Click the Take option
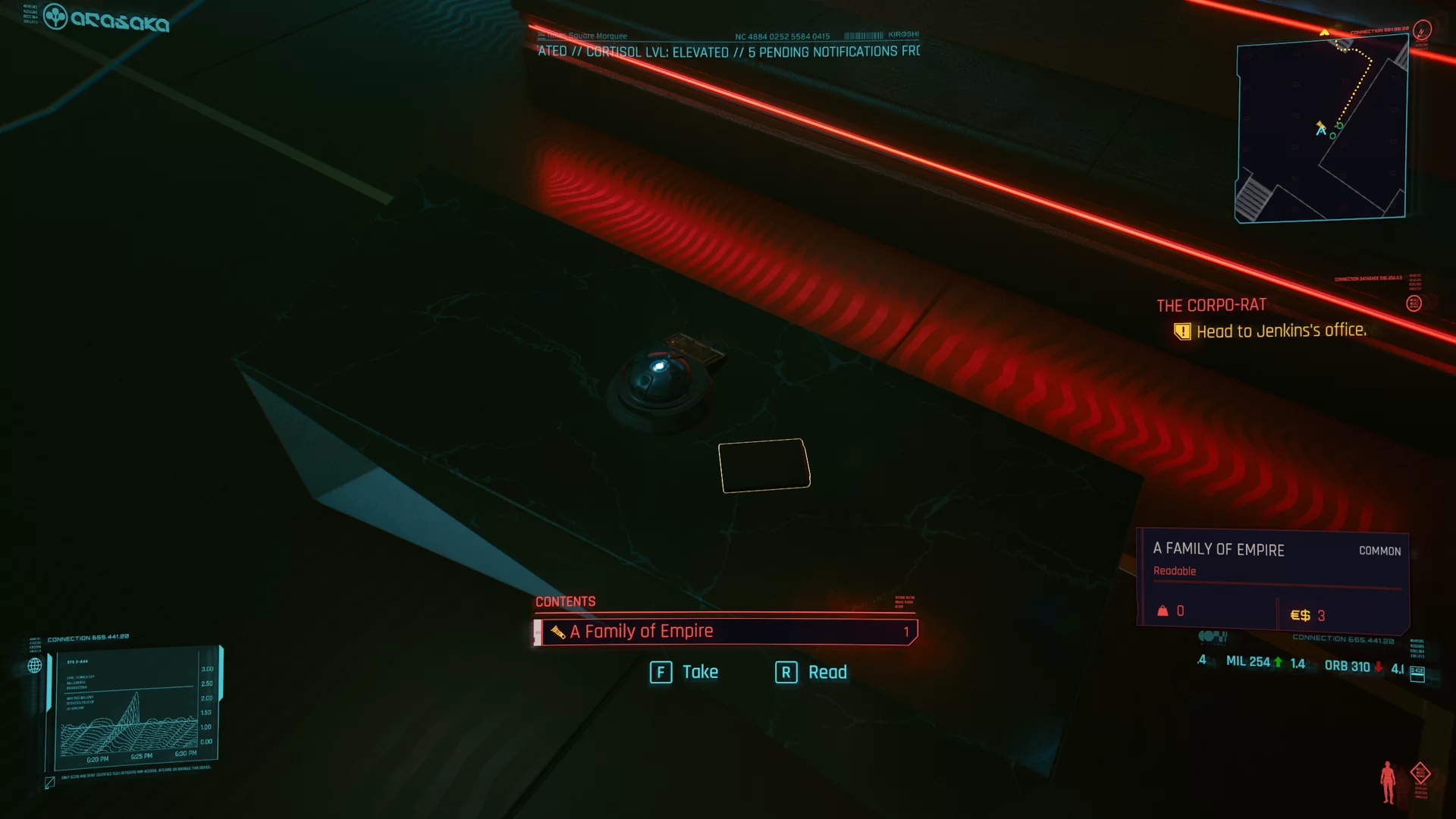 point(684,672)
